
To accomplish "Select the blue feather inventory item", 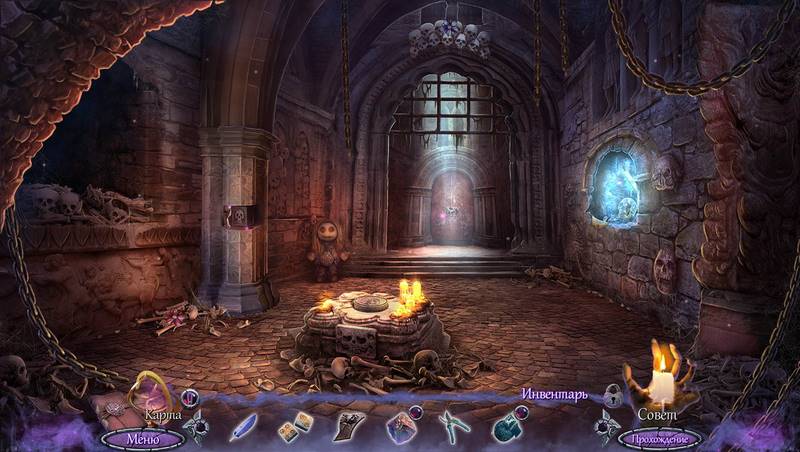I will [x=243, y=426].
